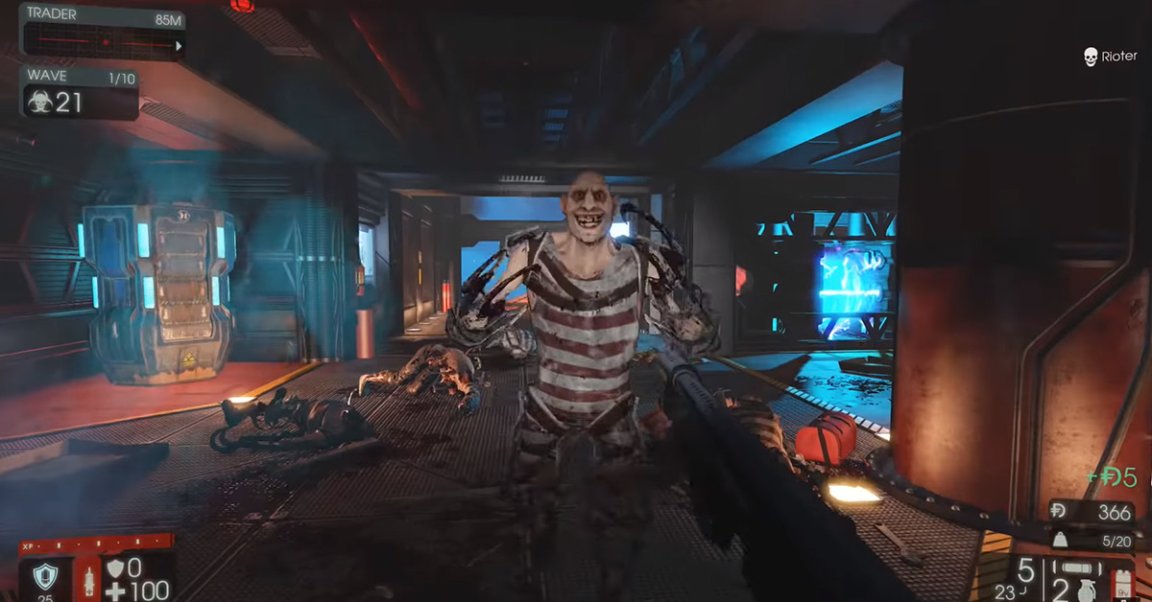Click the Dosh currency icon
1152x602 pixels.
point(1058,512)
